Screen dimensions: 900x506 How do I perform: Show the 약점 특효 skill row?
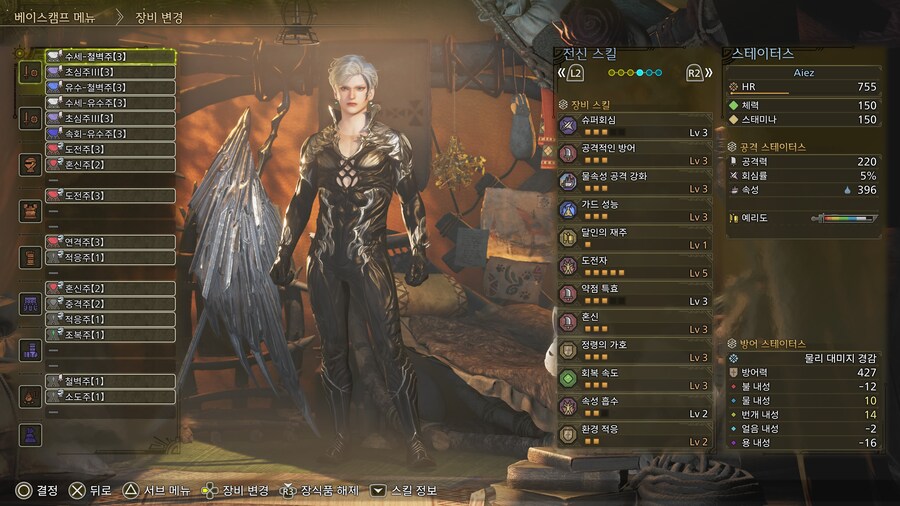pyautogui.click(x=634, y=293)
